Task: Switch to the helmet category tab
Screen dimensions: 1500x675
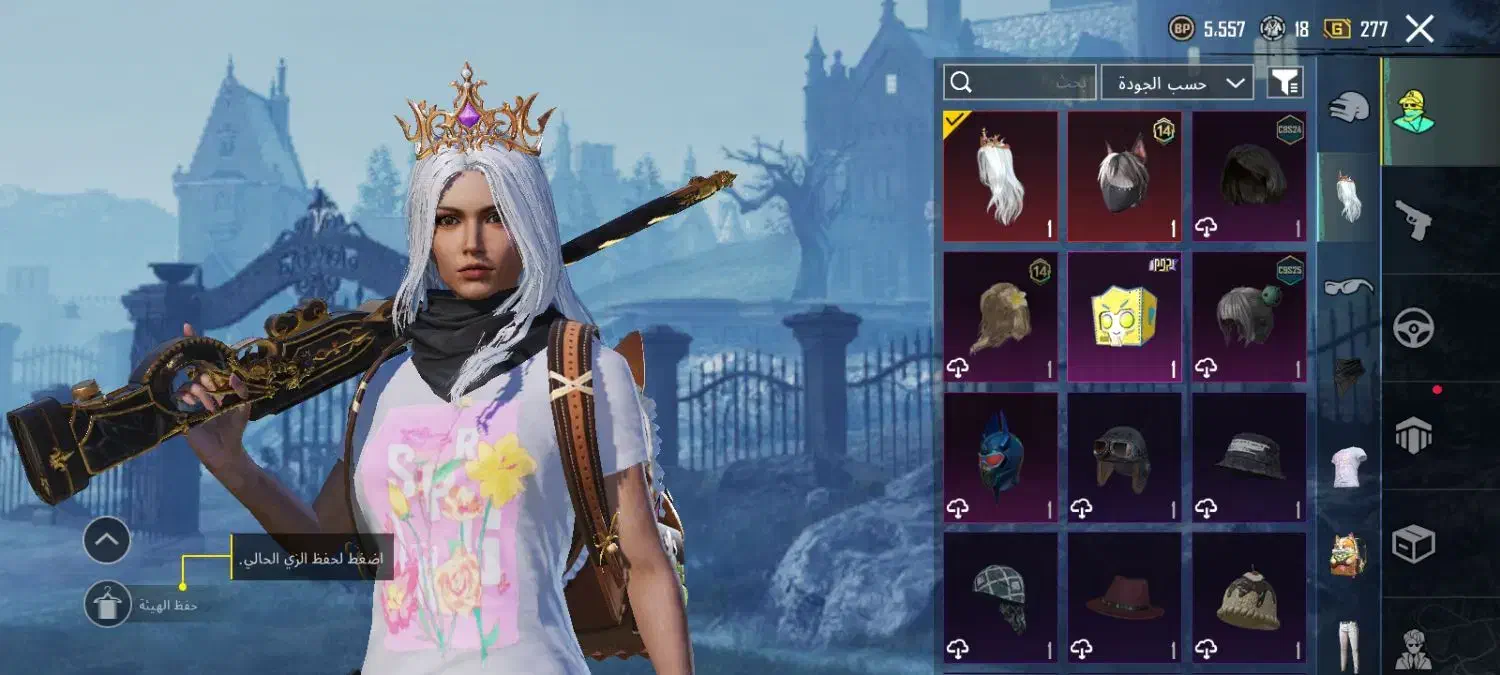Action: click(x=1349, y=107)
